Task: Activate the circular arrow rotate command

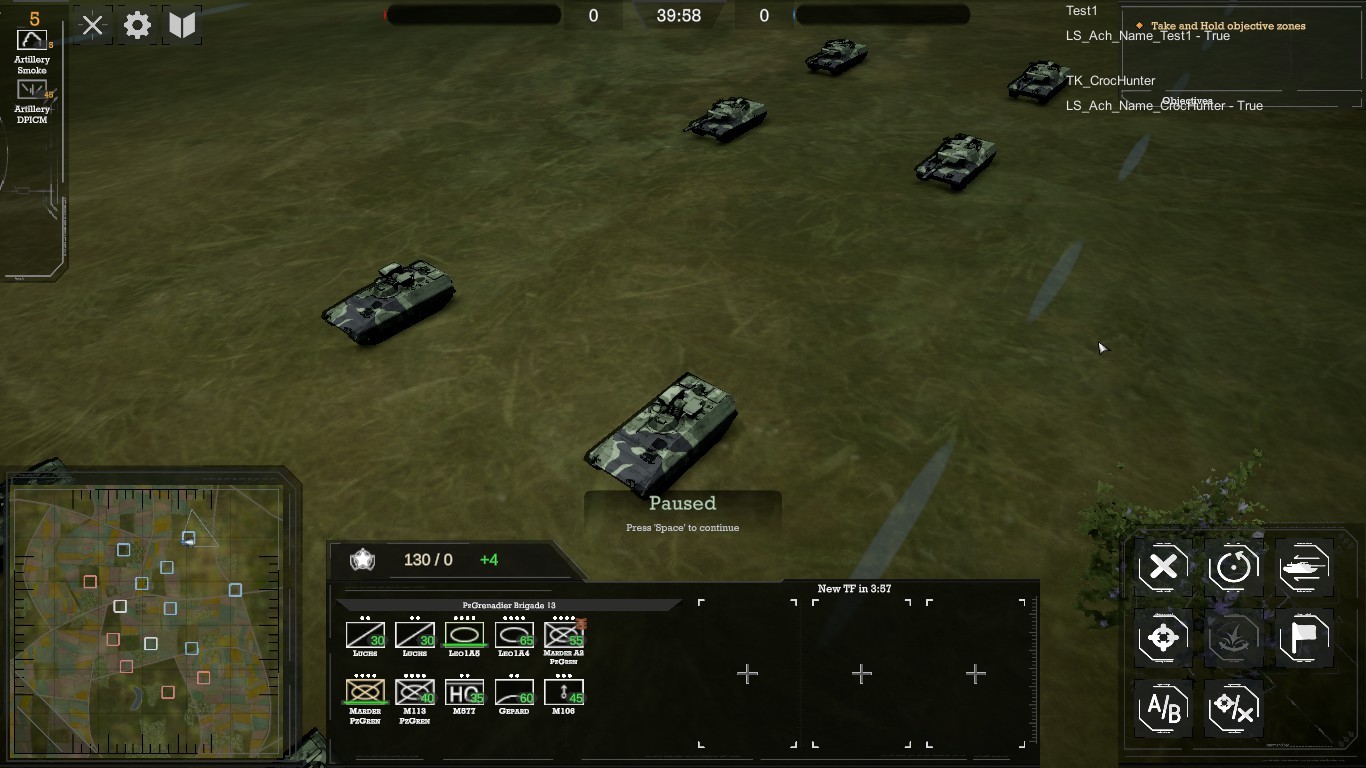Action: pos(1233,567)
